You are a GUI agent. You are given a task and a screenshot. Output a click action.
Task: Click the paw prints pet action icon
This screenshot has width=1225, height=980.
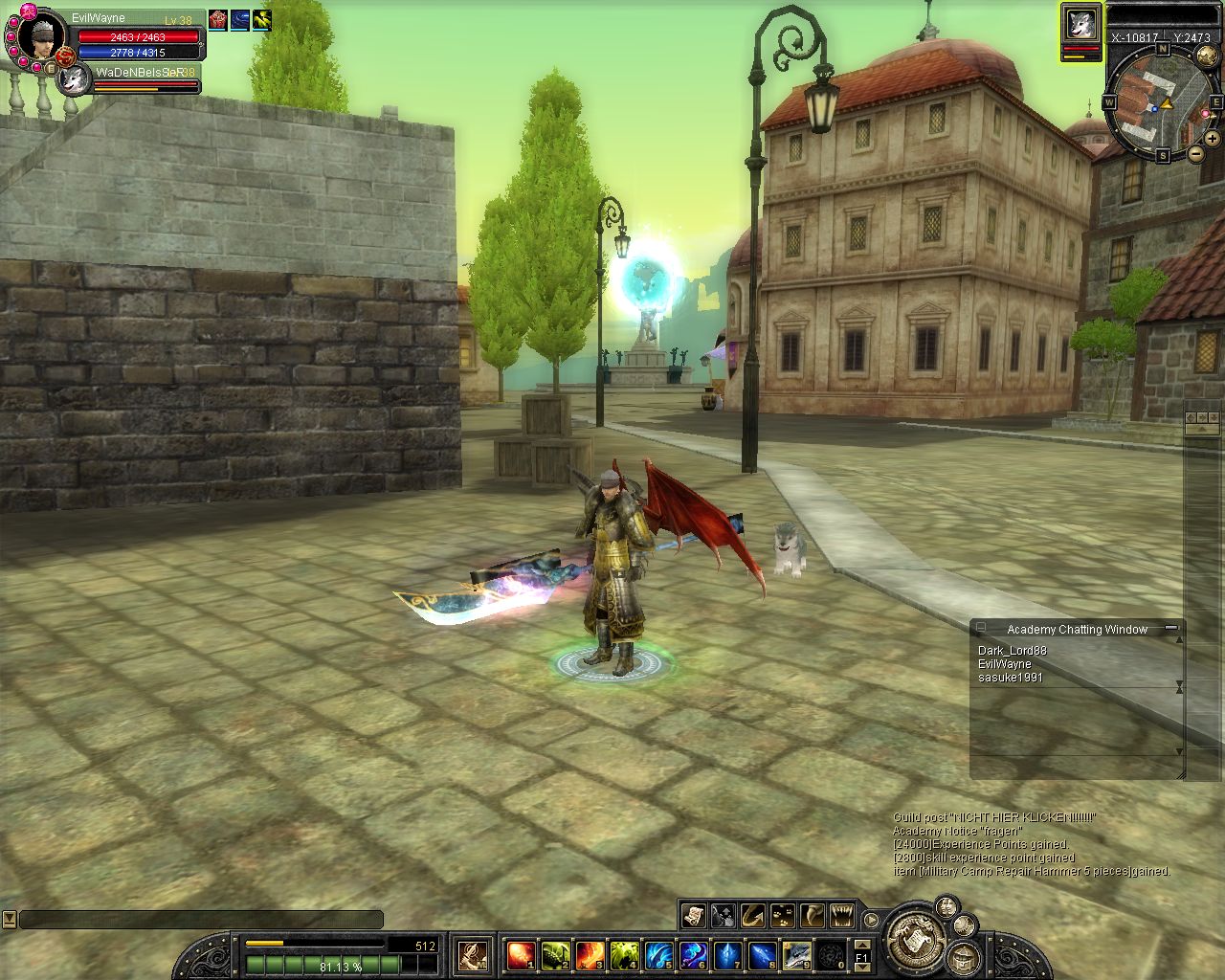pyautogui.click(x=783, y=915)
